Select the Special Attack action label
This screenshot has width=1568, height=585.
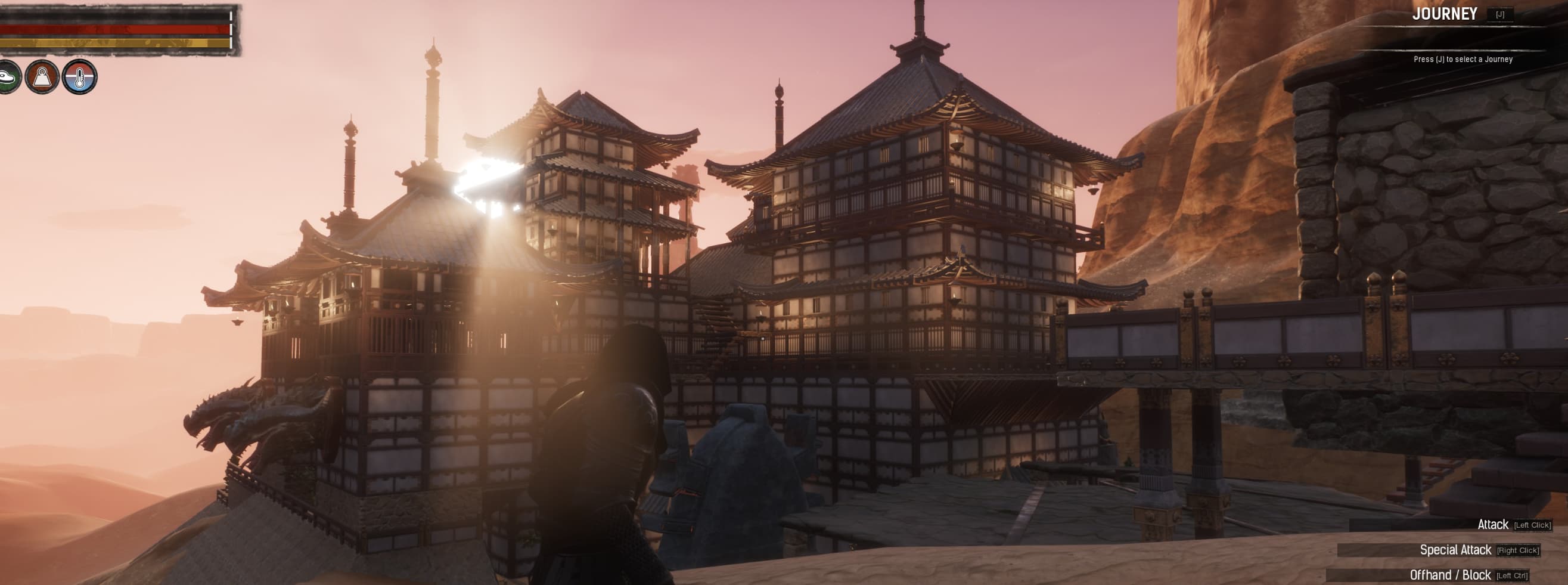[1457, 551]
